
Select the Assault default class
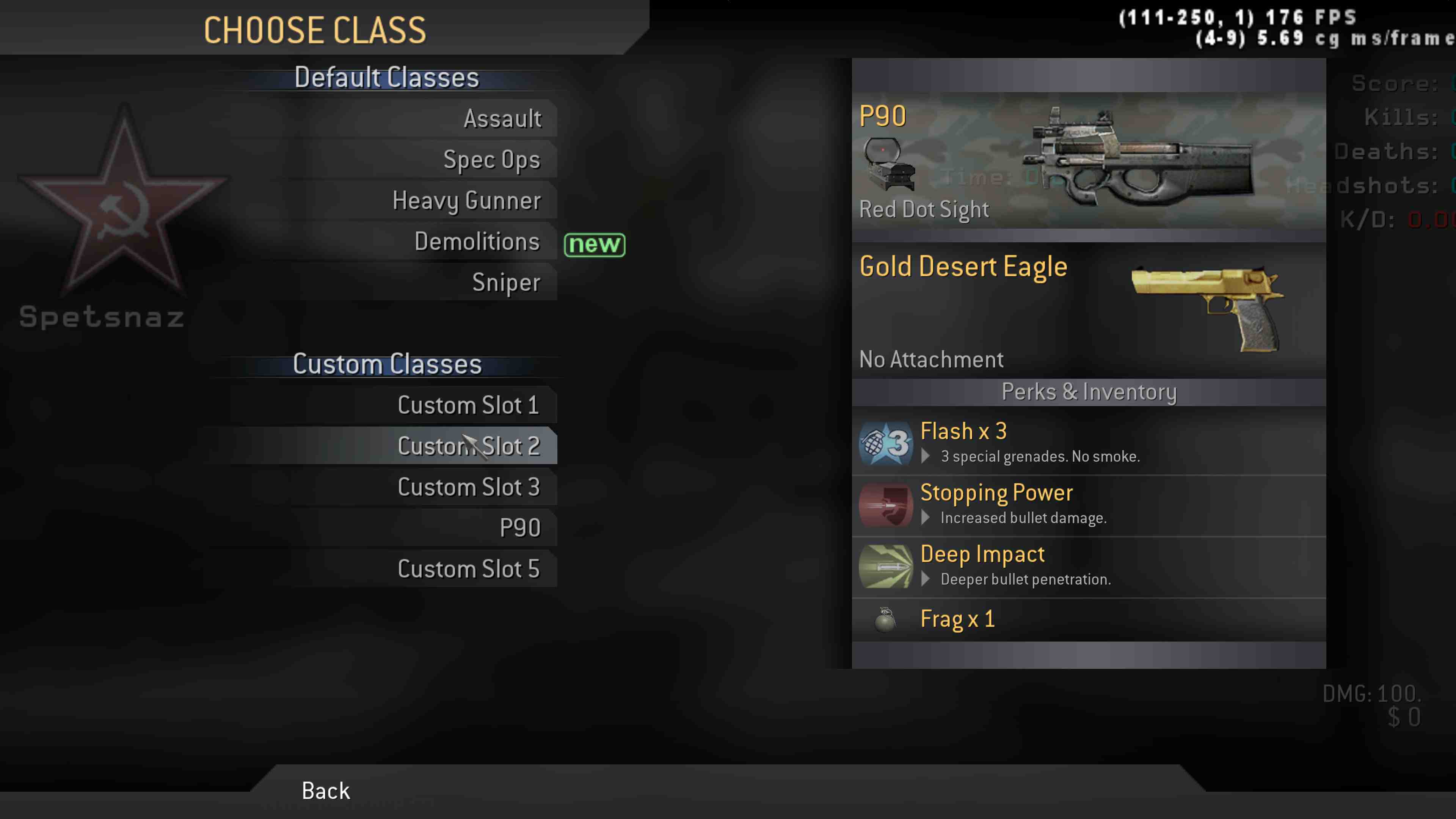tap(502, 119)
